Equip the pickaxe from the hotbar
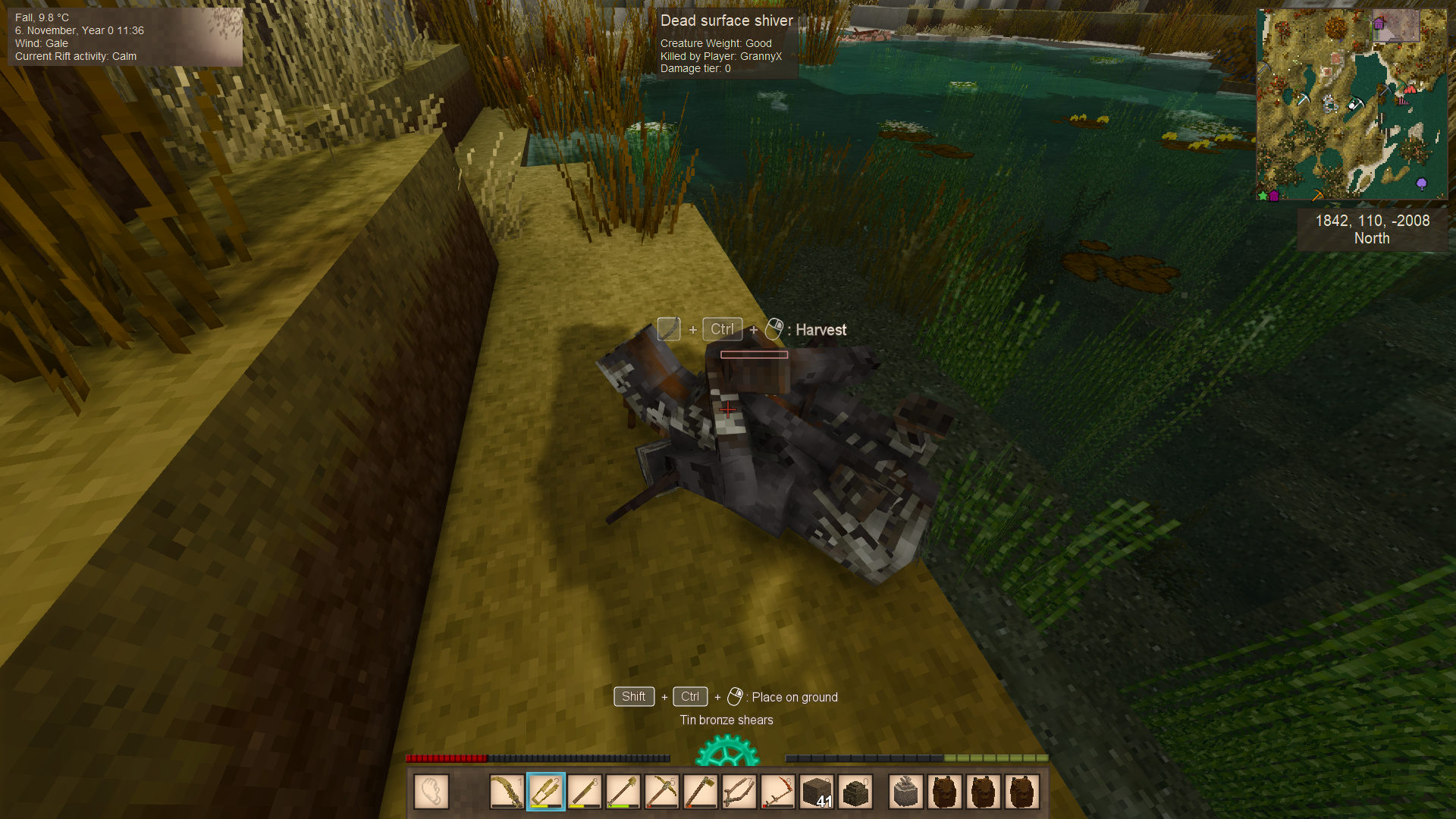Screen dimensions: 1456x819 pyautogui.click(x=662, y=792)
